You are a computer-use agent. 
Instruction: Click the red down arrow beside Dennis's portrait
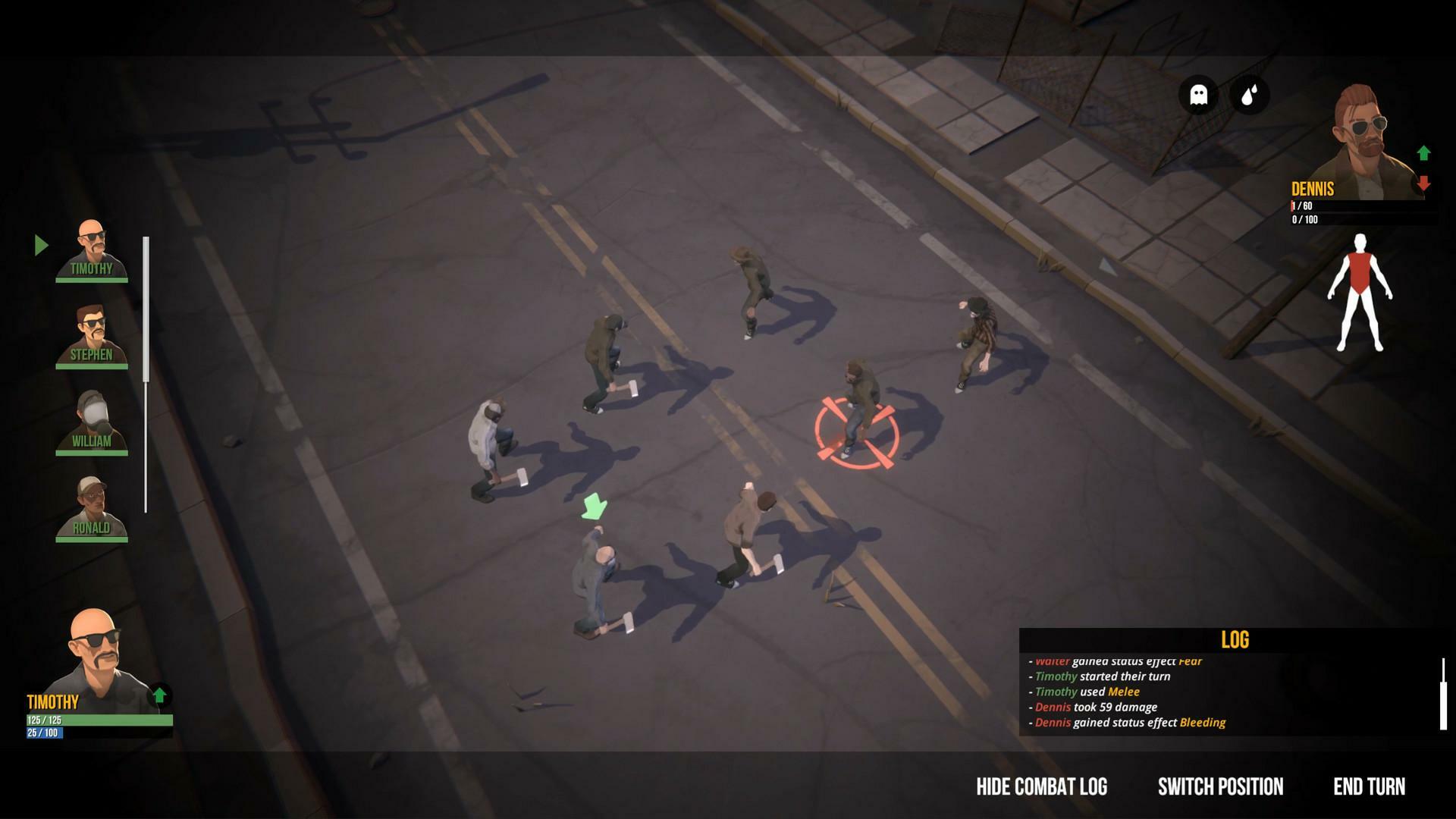tap(1424, 183)
